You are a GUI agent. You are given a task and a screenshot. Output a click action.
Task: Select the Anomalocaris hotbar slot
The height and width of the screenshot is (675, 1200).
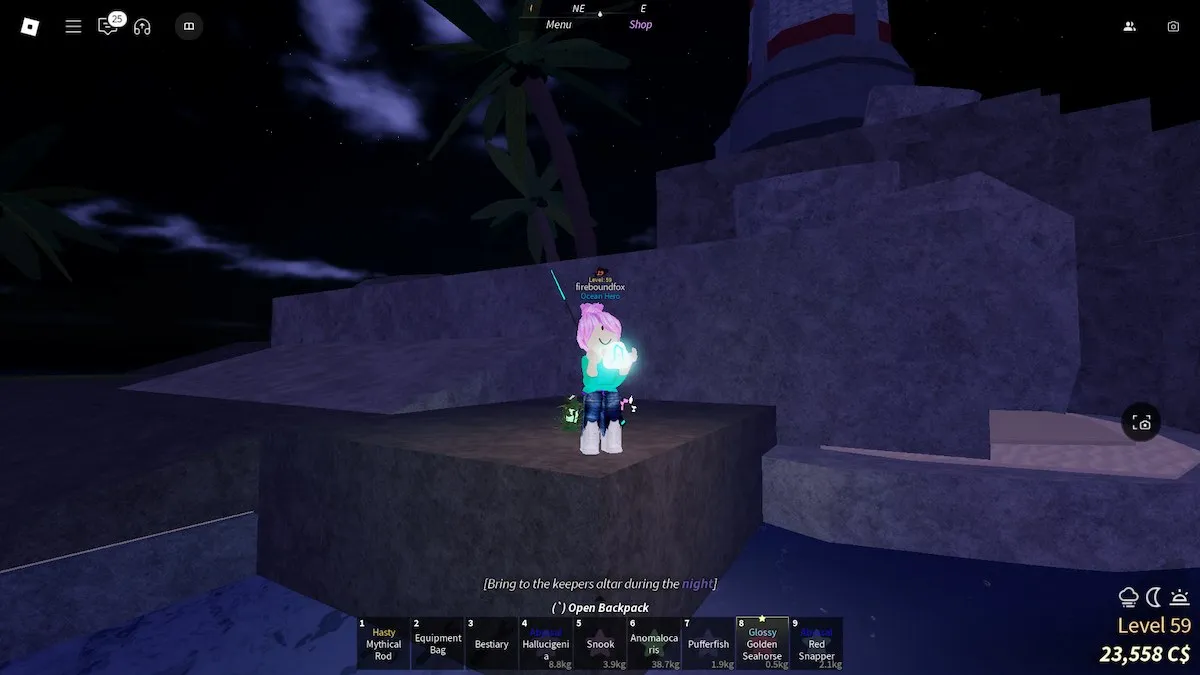coord(654,643)
